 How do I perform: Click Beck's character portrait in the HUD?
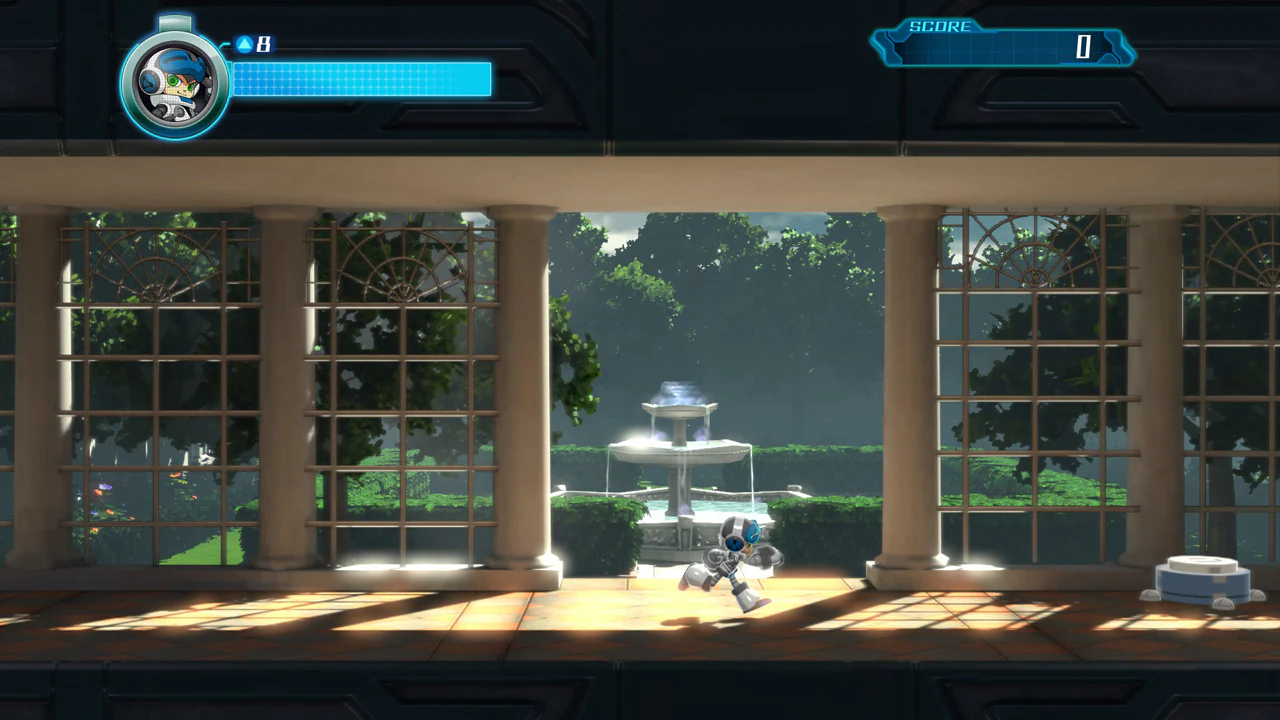175,80
